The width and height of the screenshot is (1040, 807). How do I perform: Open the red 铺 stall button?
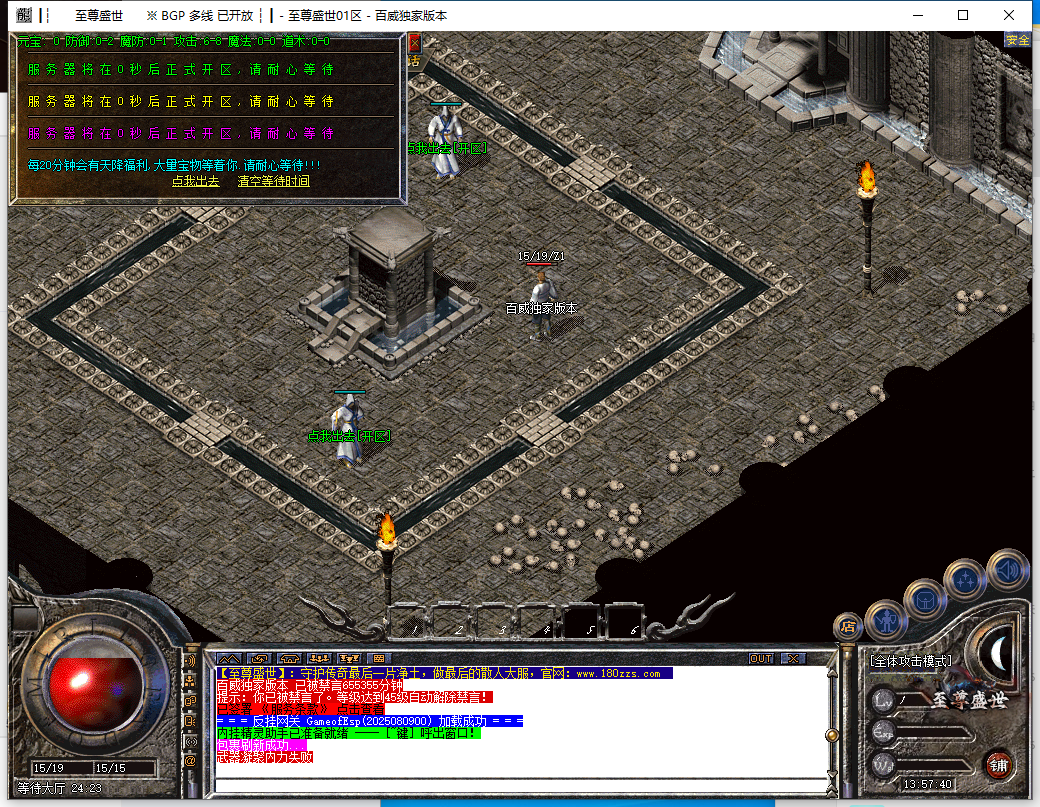tap(997, 765)
